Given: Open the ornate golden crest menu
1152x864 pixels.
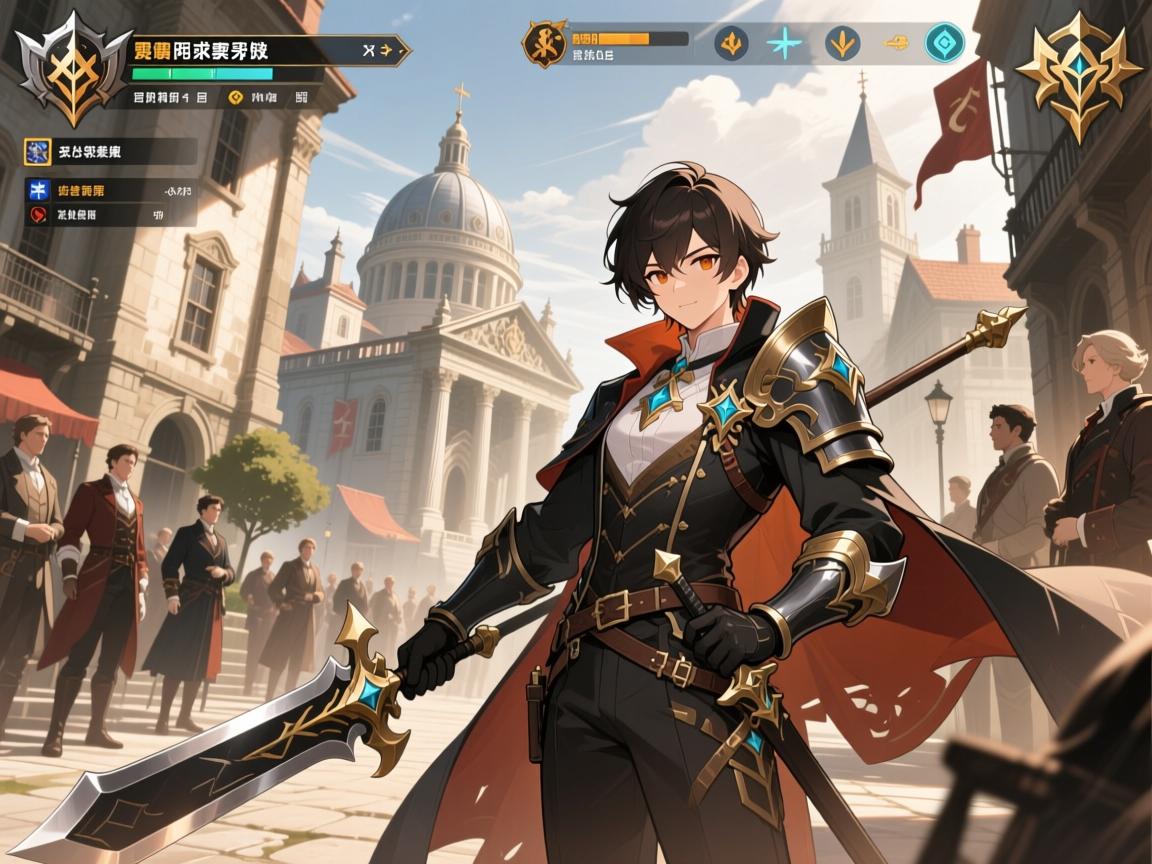Looking at the screenshot, I should pos(1078,72).
